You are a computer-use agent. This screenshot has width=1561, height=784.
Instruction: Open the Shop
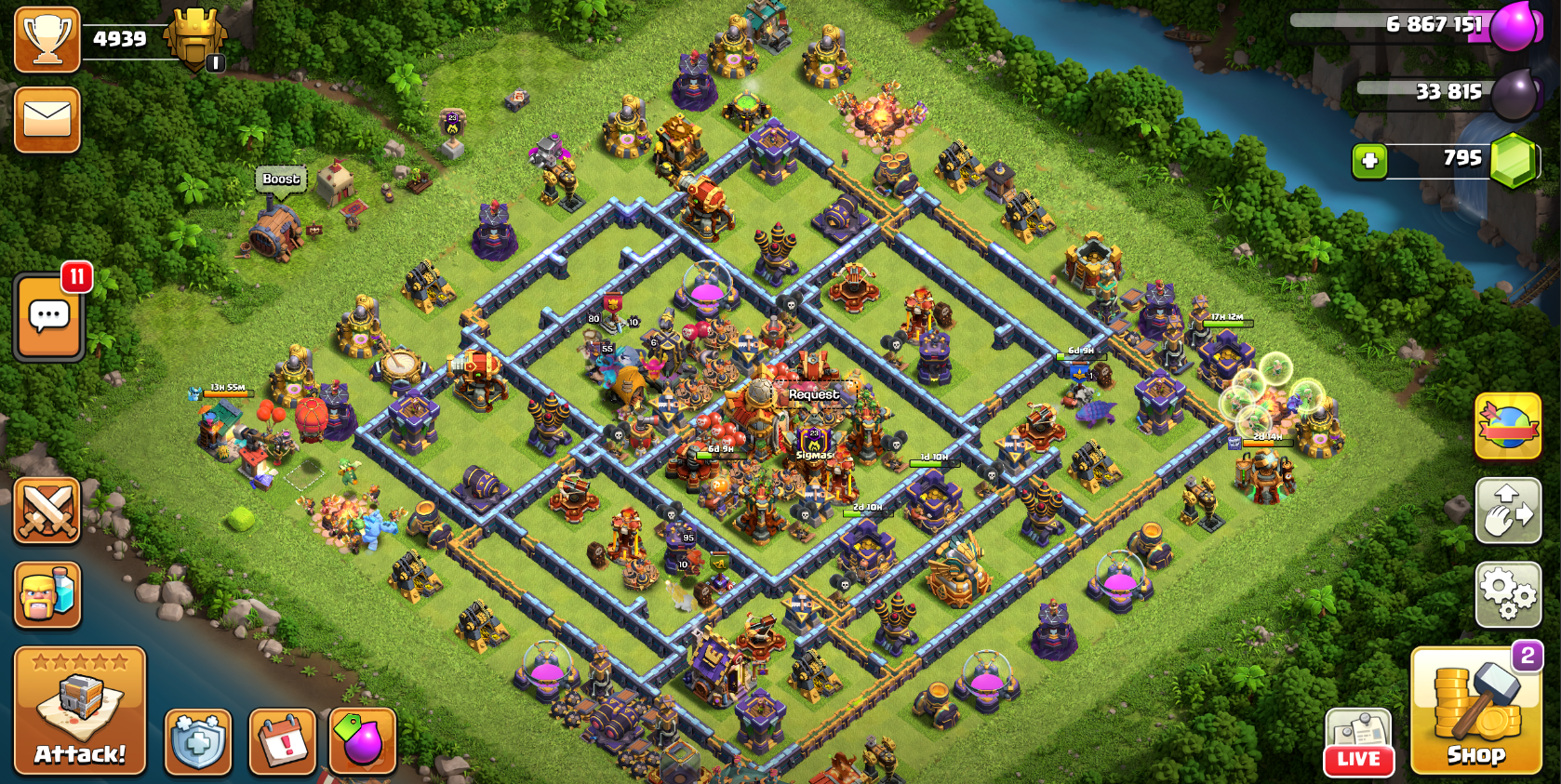(1475, 712)
